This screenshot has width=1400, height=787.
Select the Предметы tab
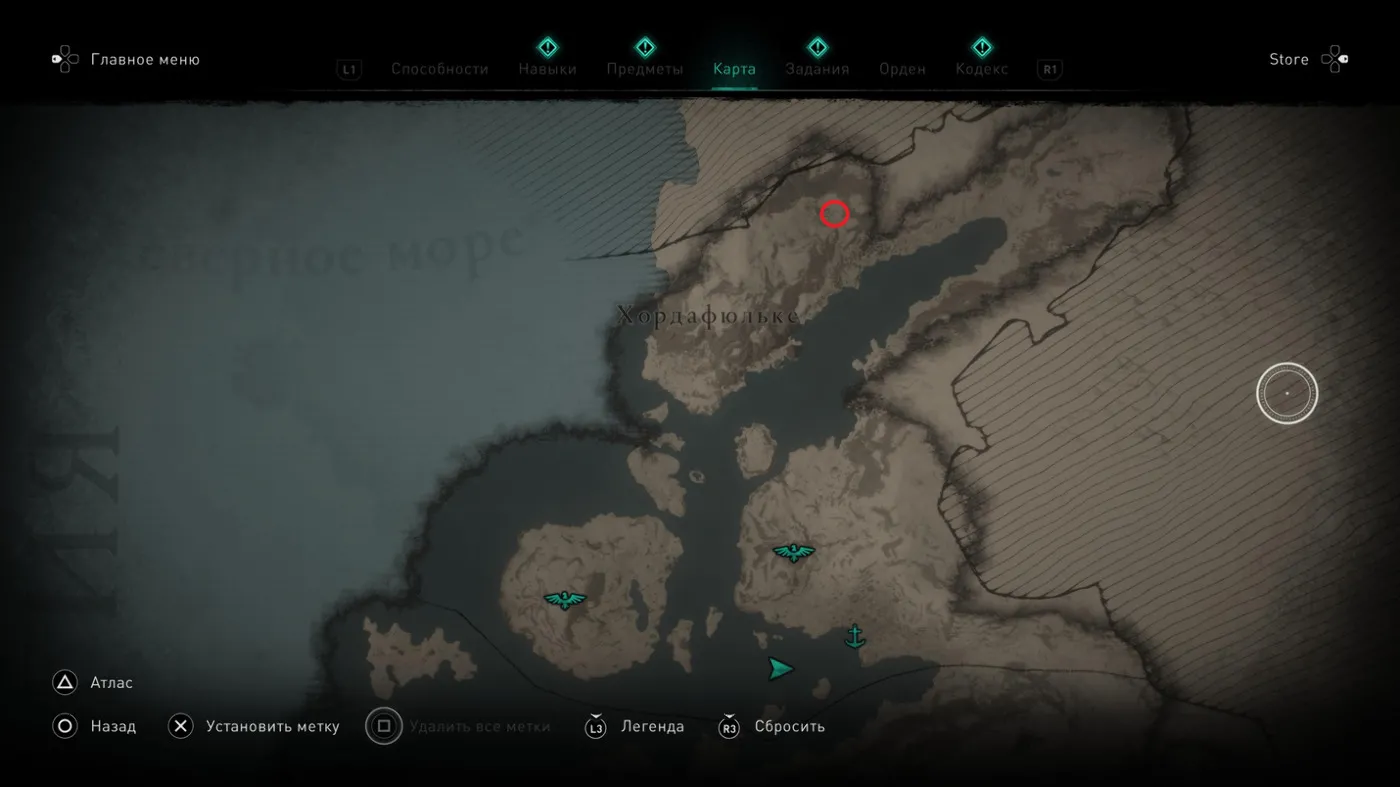coord(644,69)
